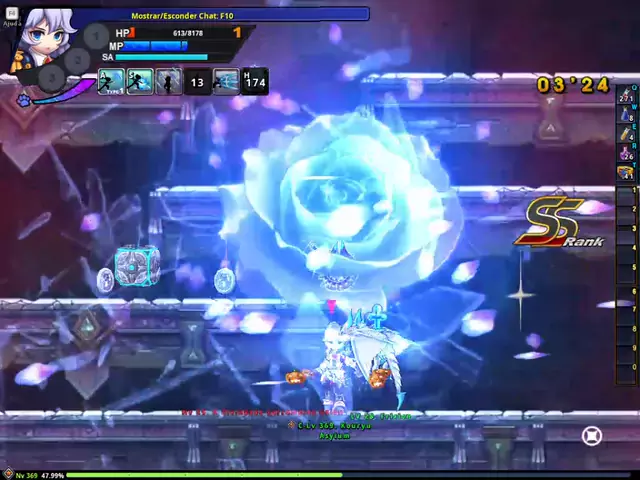Use the skill in slot S
Screen dimensions: 640x480
(139, 81)
